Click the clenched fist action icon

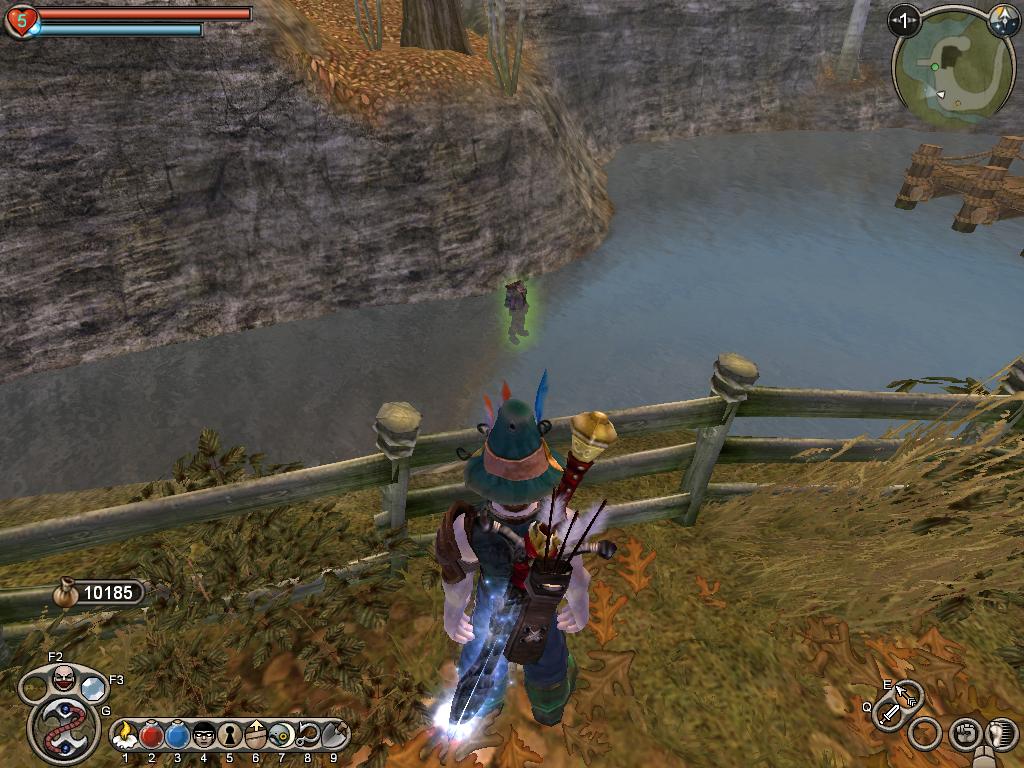click(964, 735)
